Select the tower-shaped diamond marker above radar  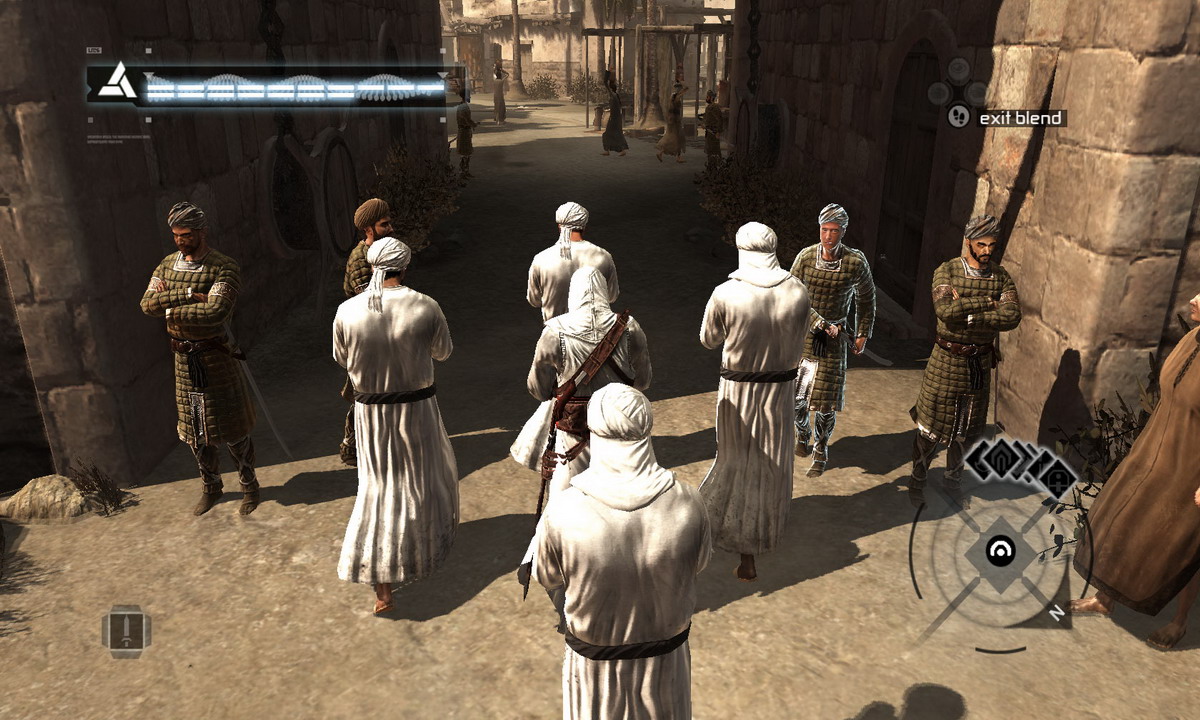[1058, 476]
